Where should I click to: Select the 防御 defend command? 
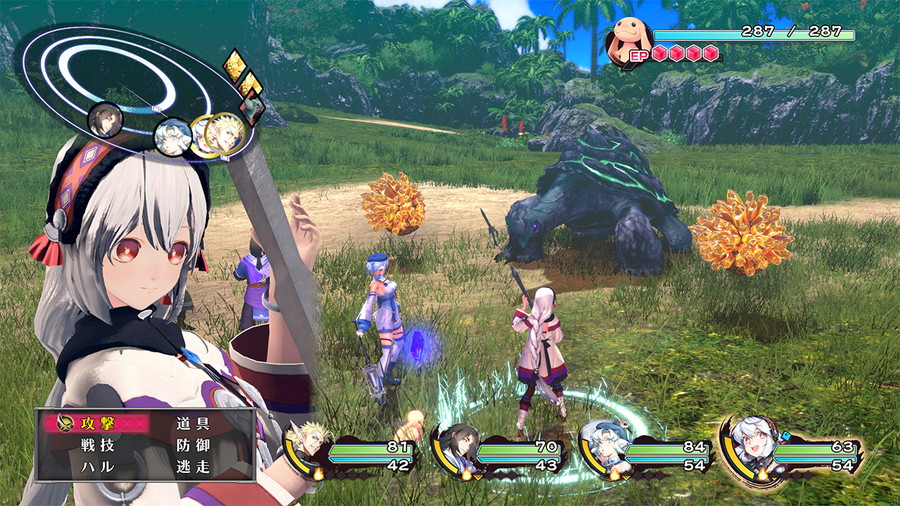pos(191,445)
